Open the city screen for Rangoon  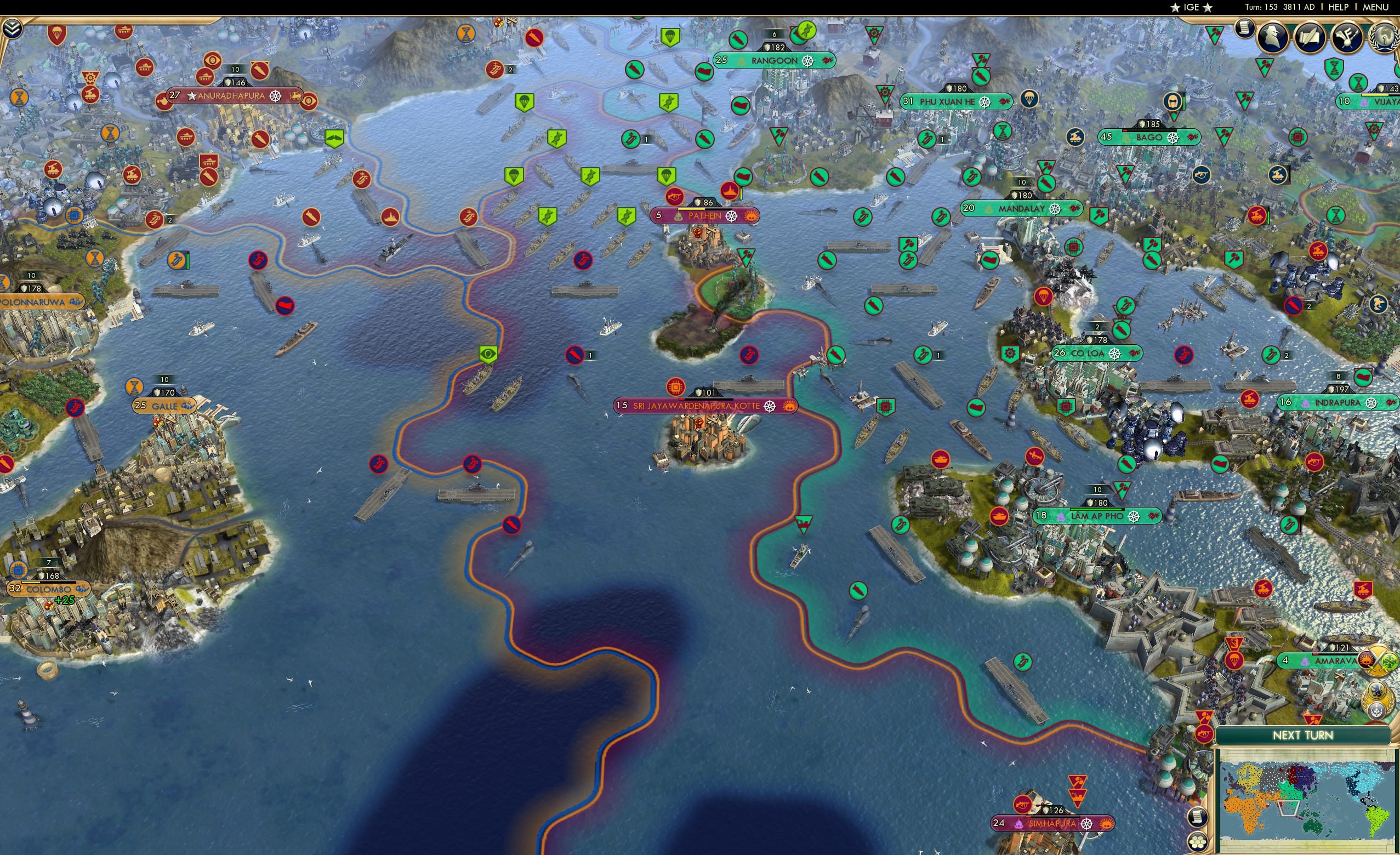point(774,59)
